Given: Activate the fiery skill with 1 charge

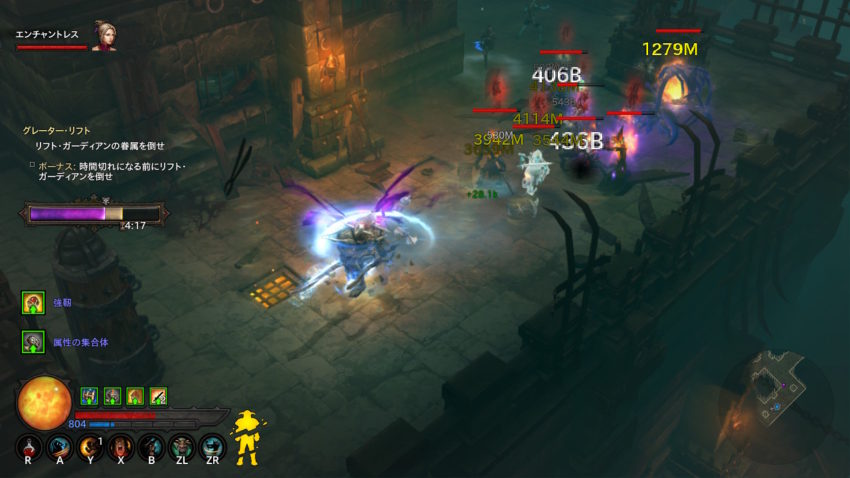Looking at the screenshot, I should coord(91,447).
